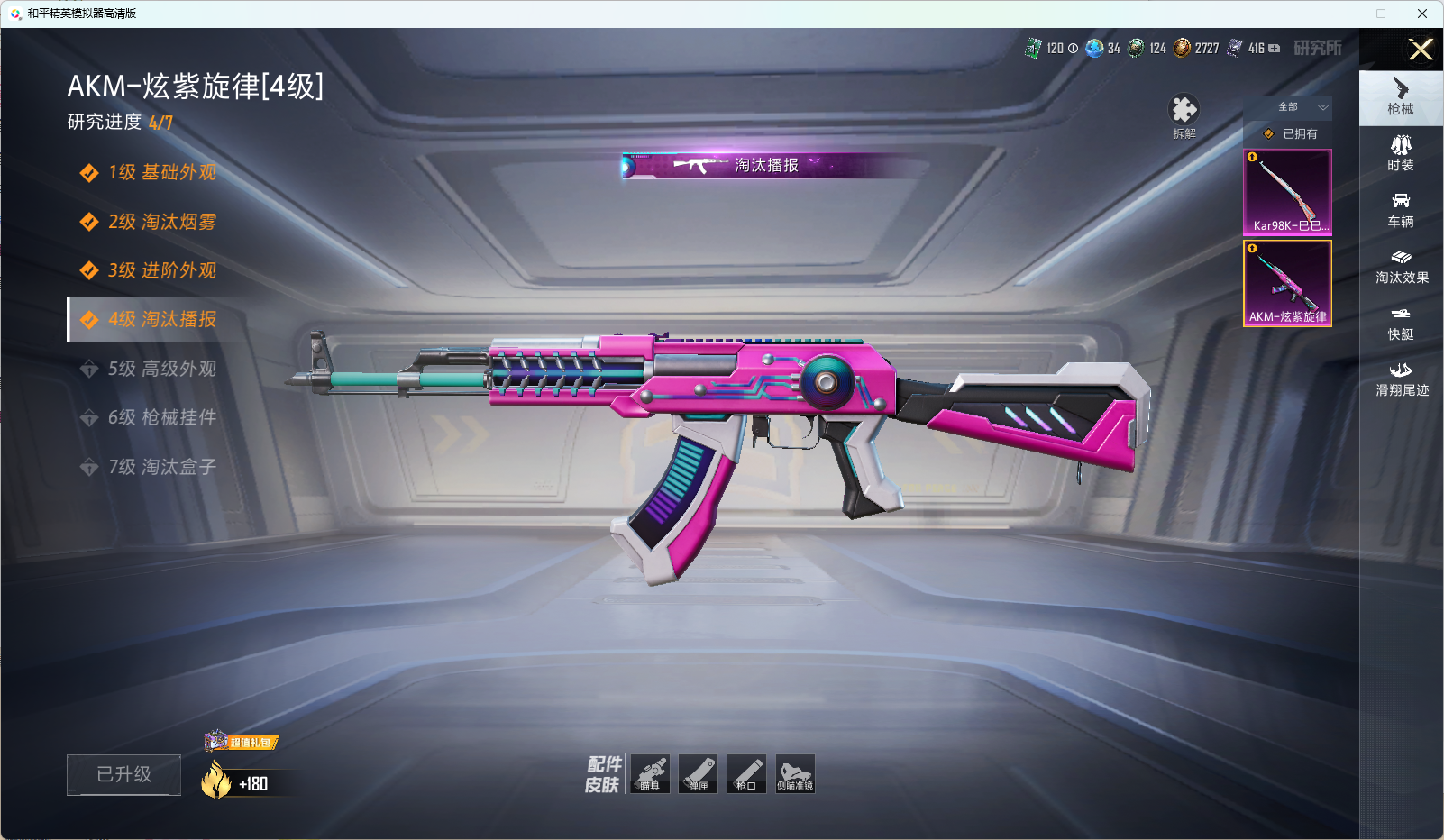Switch to the 时装 category tab
The image size is (1444, 840).
tap(1401, 153)
